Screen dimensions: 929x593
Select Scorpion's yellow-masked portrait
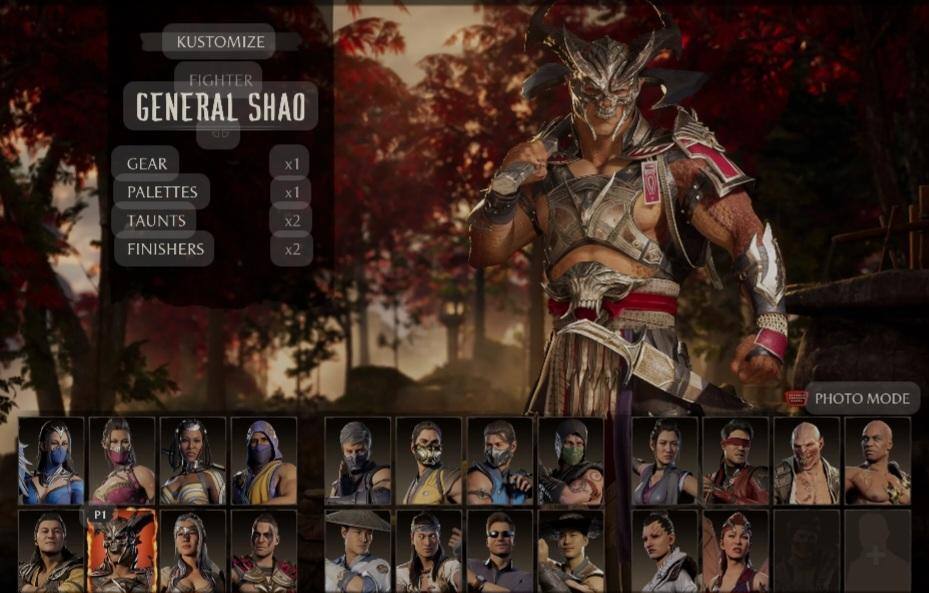click(429, 461)
